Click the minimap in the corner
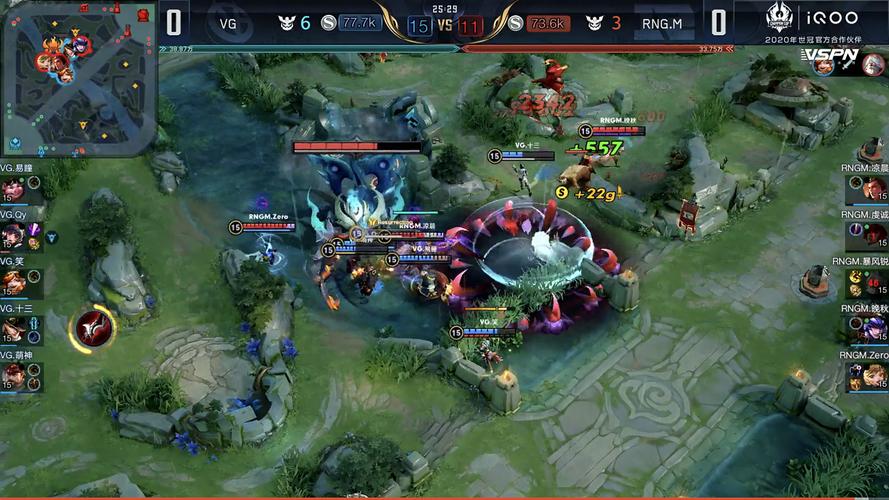 pos(78,78)
